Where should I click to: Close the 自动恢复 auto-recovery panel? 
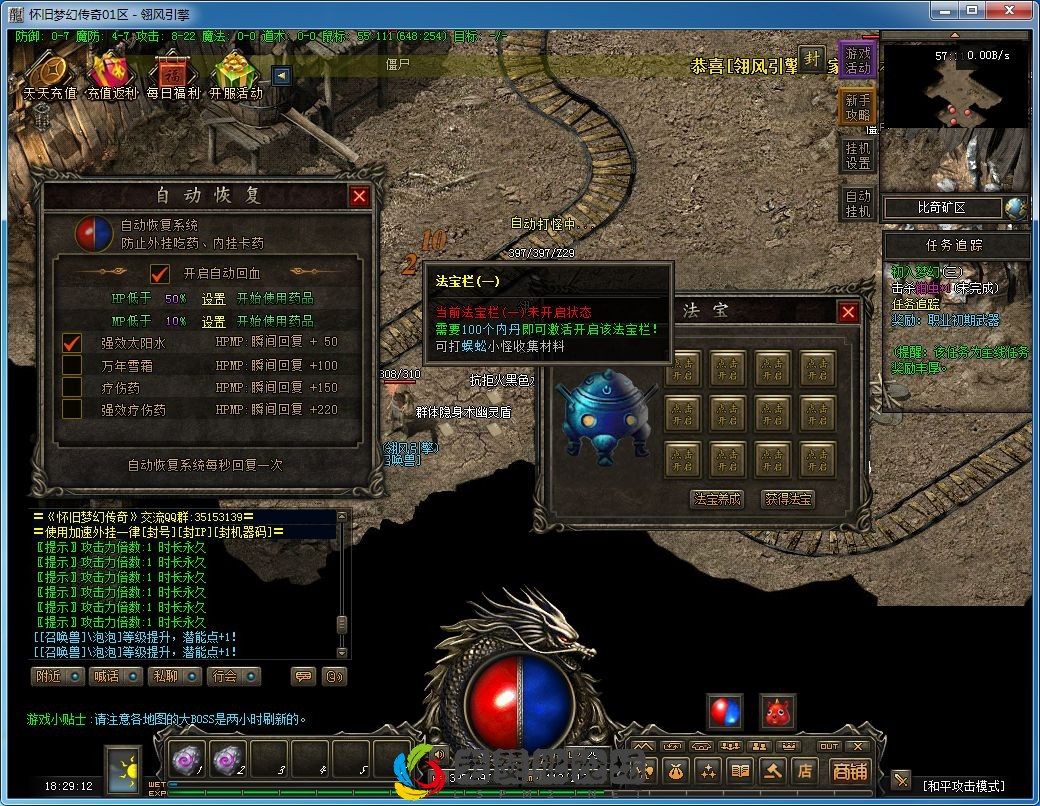(x=359, y=197)
